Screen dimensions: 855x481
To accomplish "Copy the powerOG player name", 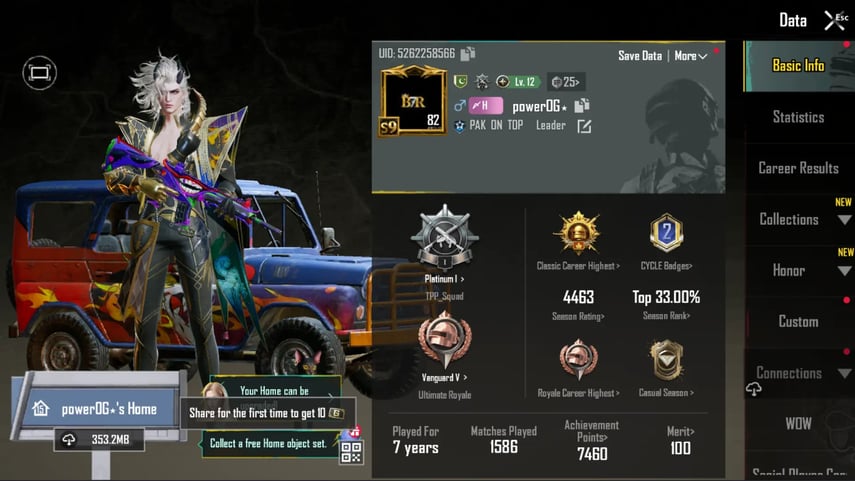I will pos(583,105).
